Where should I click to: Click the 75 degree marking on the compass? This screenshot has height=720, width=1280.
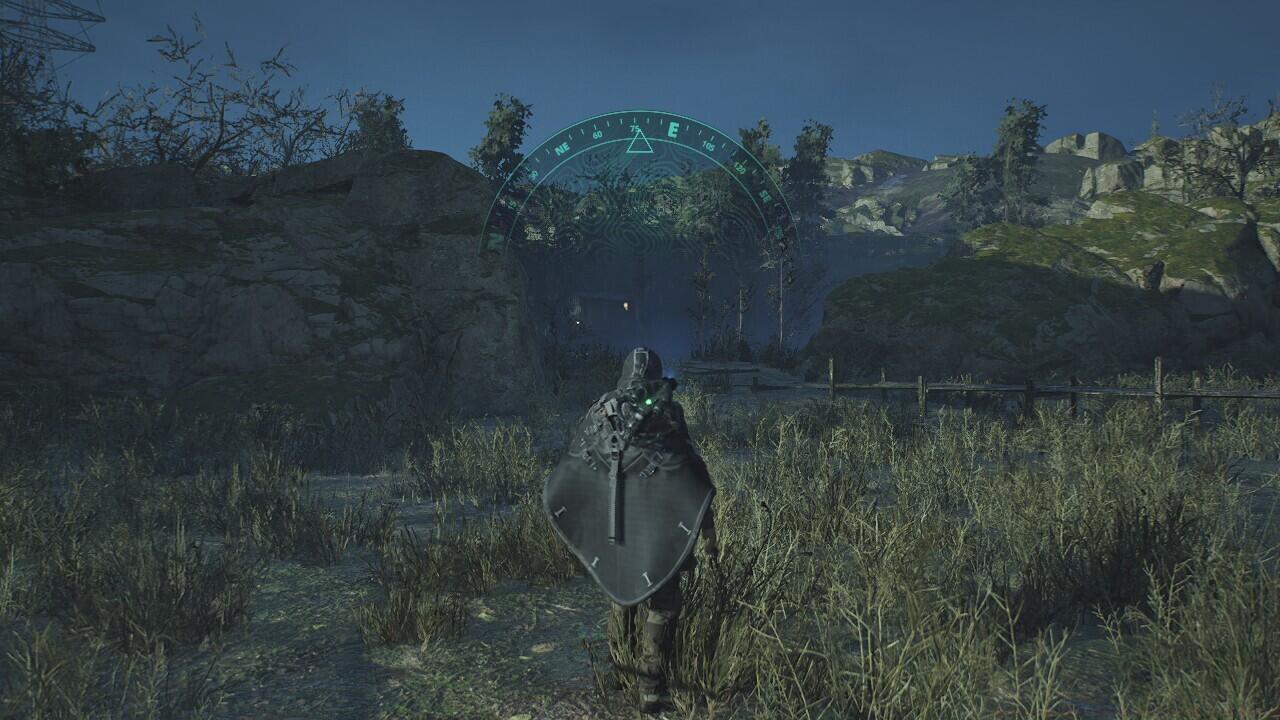(x=634, y=128)
